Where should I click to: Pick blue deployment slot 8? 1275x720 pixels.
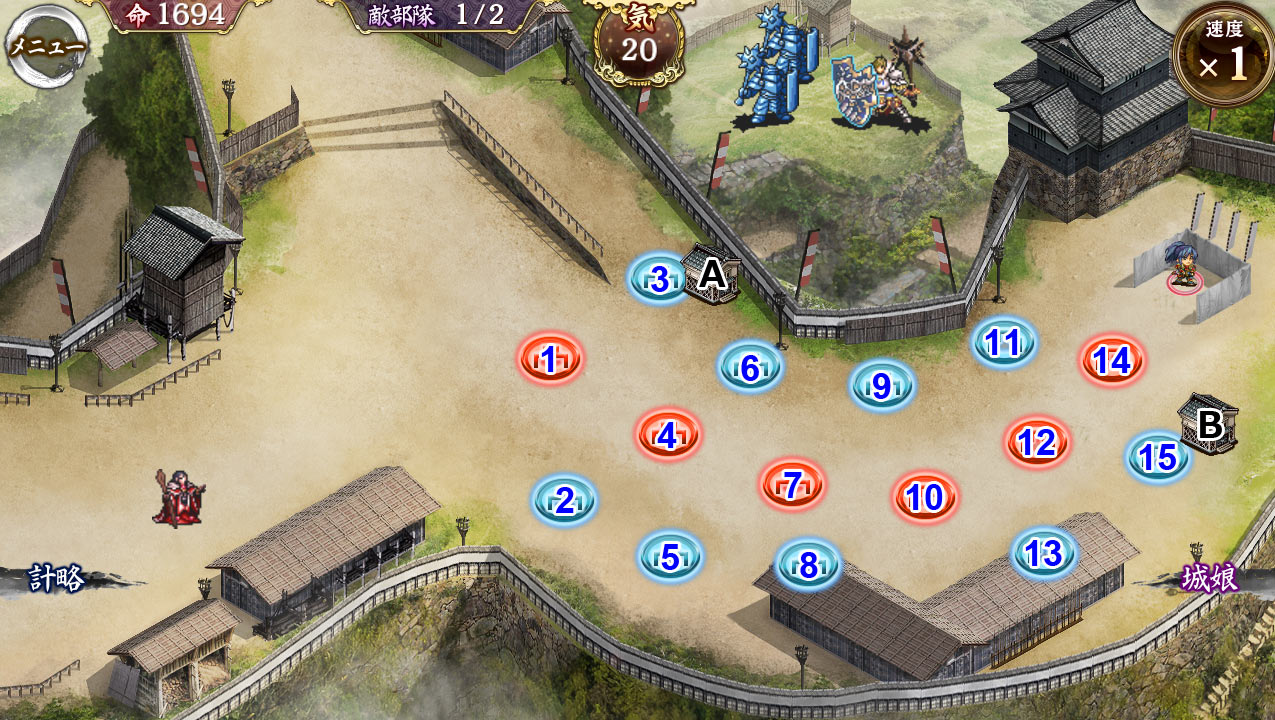(808, 565)
